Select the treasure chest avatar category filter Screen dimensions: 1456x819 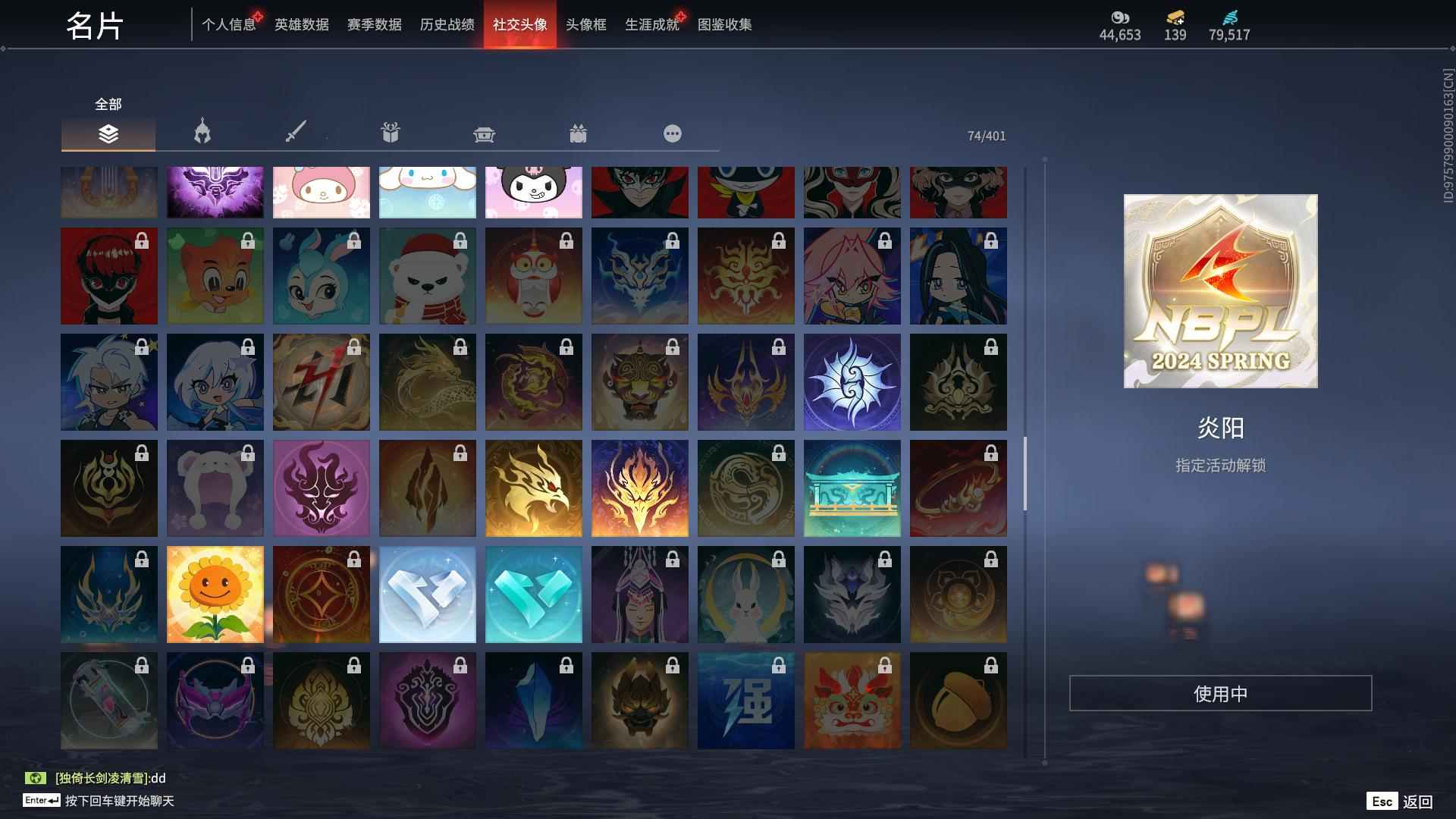click(x=485, y=133)
